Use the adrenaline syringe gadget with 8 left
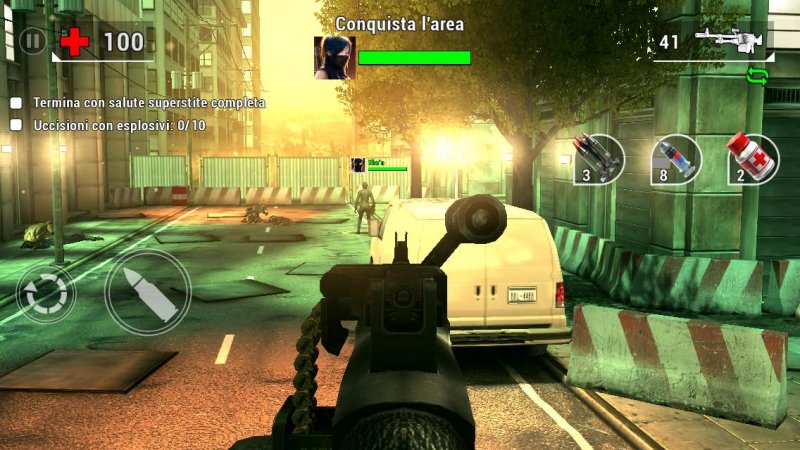This screenshot has height=450, width=800. 676,158
